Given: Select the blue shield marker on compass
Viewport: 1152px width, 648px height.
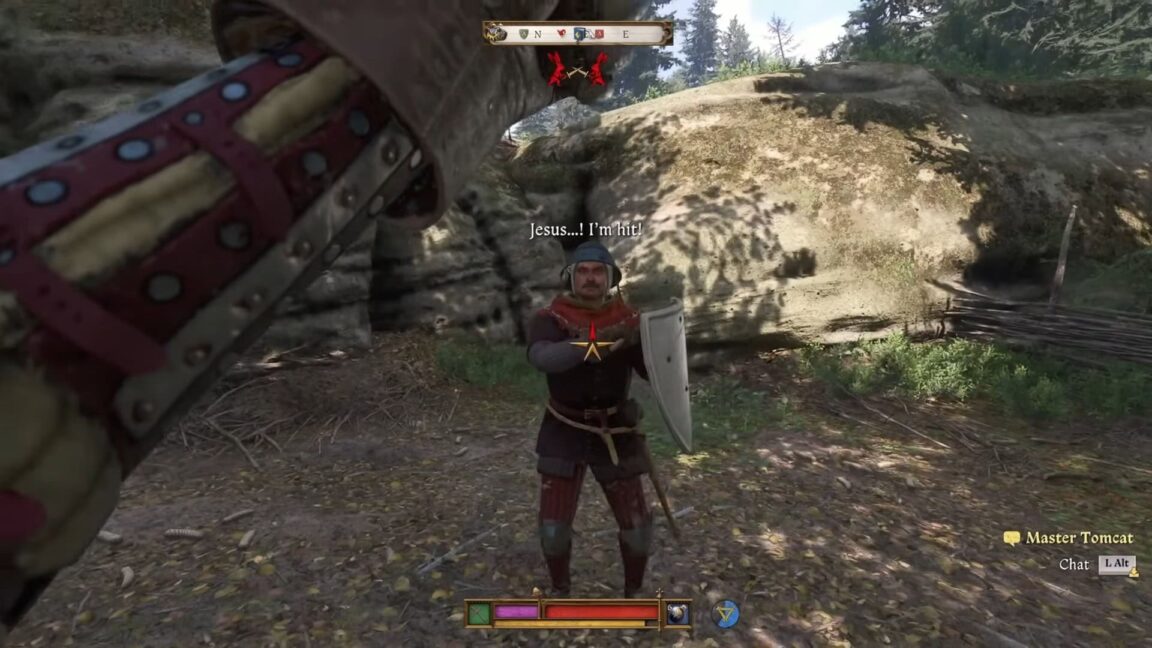Looking at the screenshot, I should click(580, 33).
